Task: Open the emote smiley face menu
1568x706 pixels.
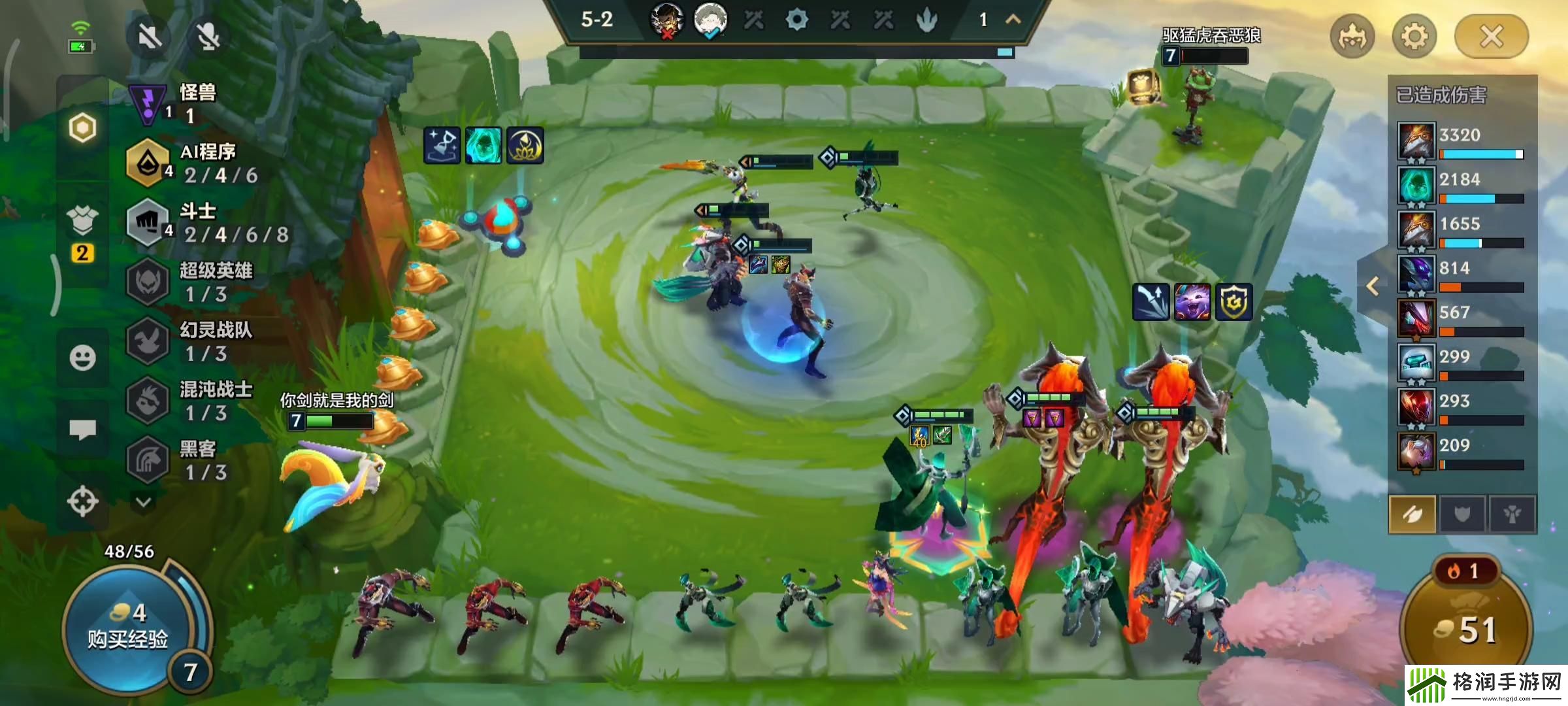Action: pyautogui.click(x=82, y=358)
